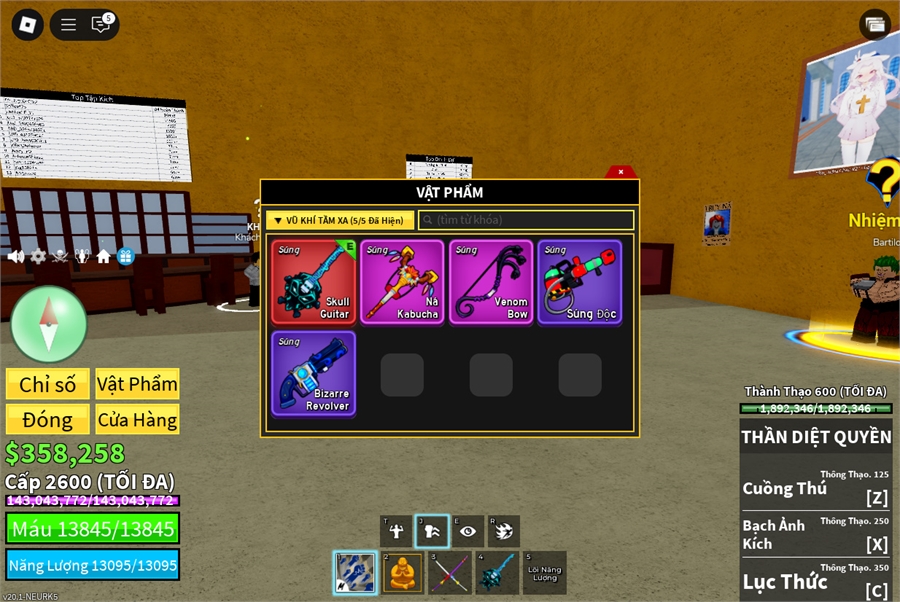This screenshot has height=602, width=900.
Task: Click the Bizarre Revolver item
Action: tap(314, 373)
